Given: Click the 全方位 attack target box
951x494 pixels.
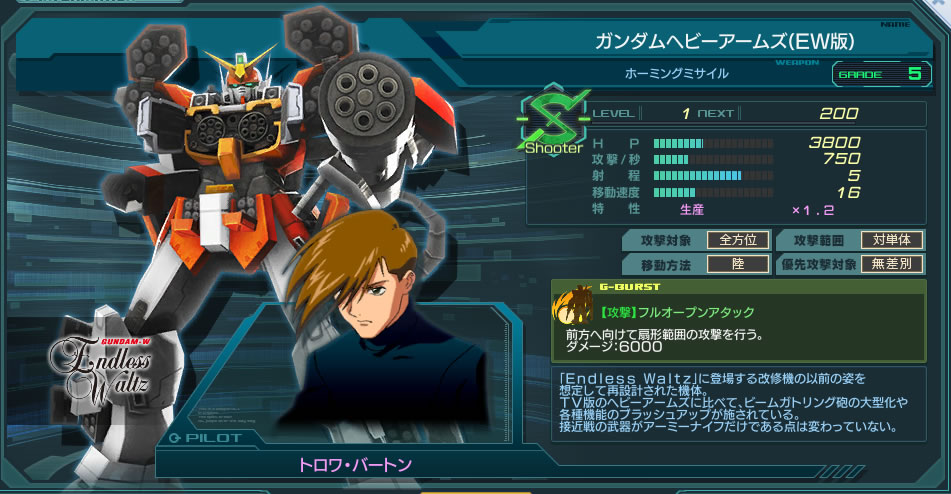Looking at the screenshot, I should click(x=738, y=240).
